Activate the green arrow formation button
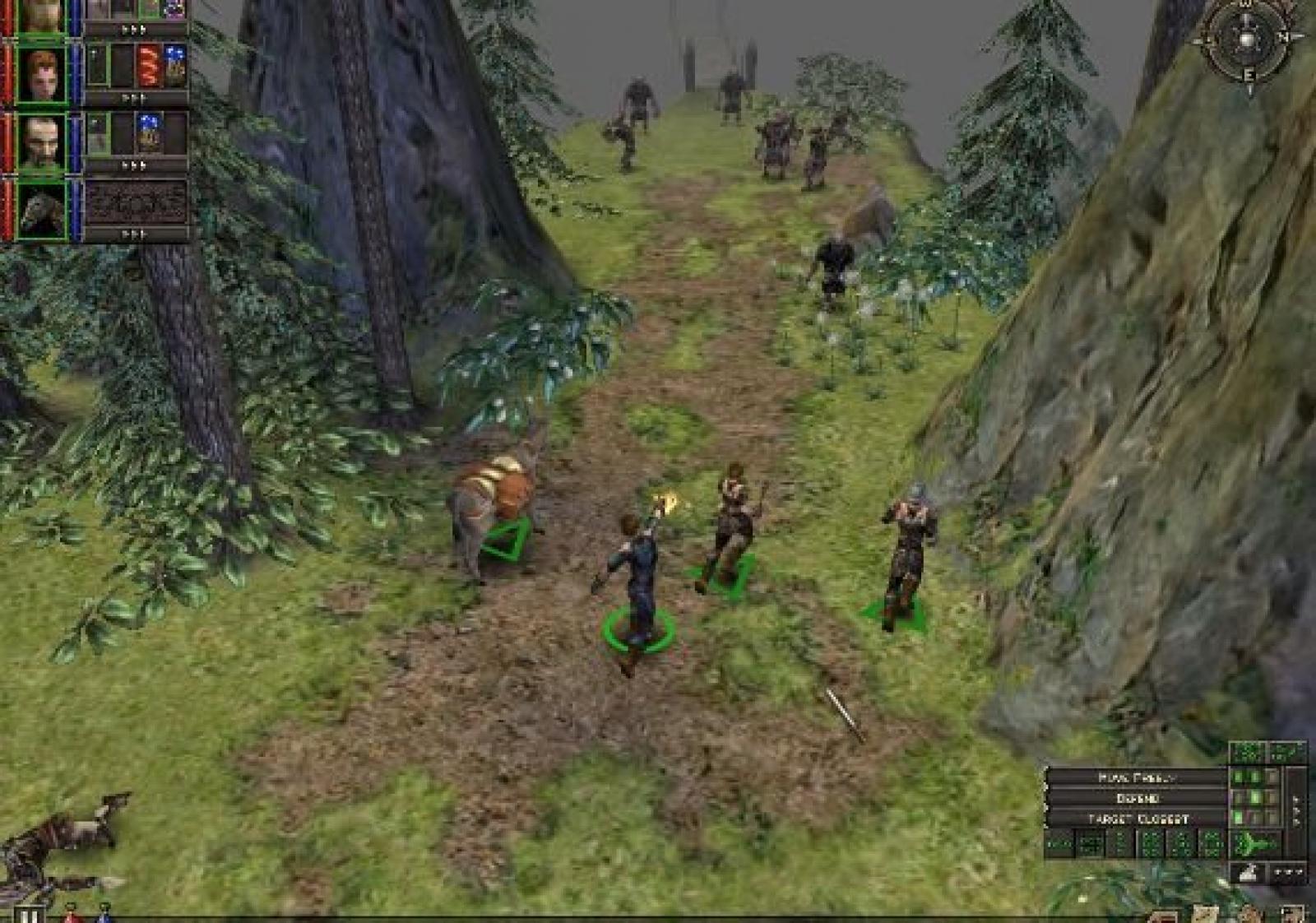 [x=1256, y=844]
